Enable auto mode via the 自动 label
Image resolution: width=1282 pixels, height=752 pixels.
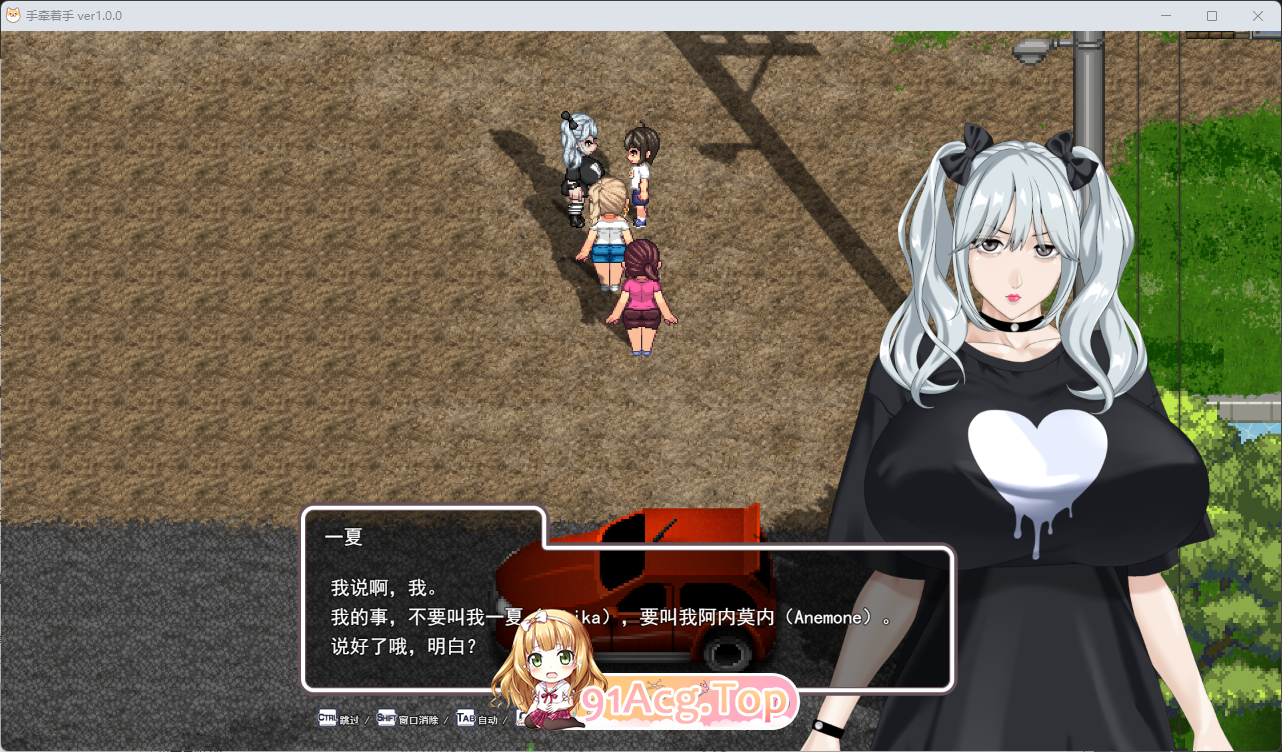(x=489, y=718)
